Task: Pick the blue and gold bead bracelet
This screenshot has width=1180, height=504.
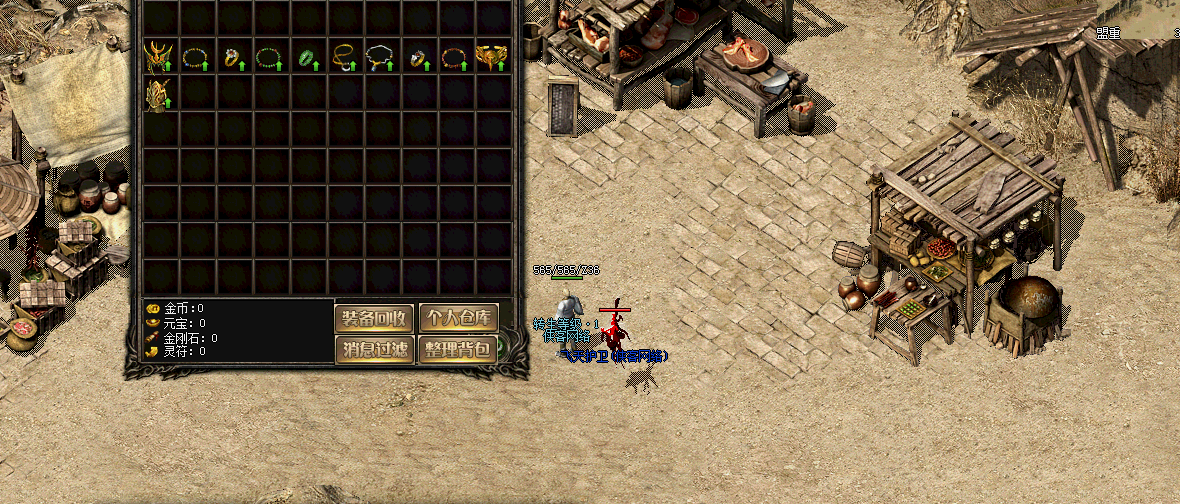Action: pos(196,56)
